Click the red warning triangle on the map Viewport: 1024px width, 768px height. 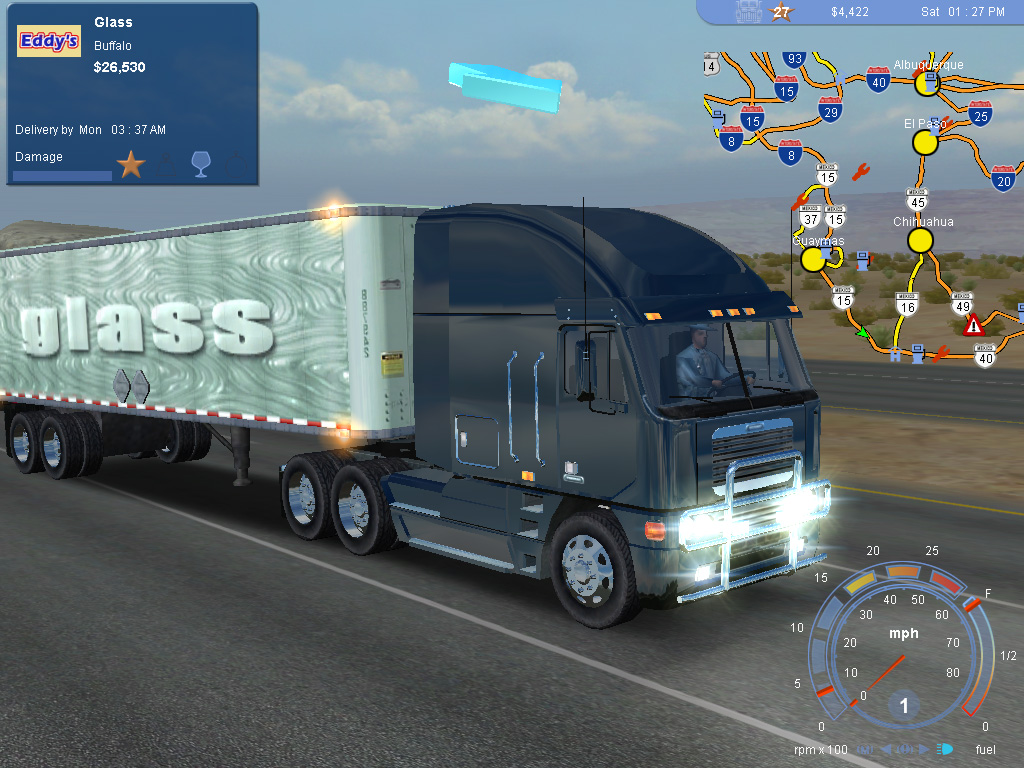(973, 325)
